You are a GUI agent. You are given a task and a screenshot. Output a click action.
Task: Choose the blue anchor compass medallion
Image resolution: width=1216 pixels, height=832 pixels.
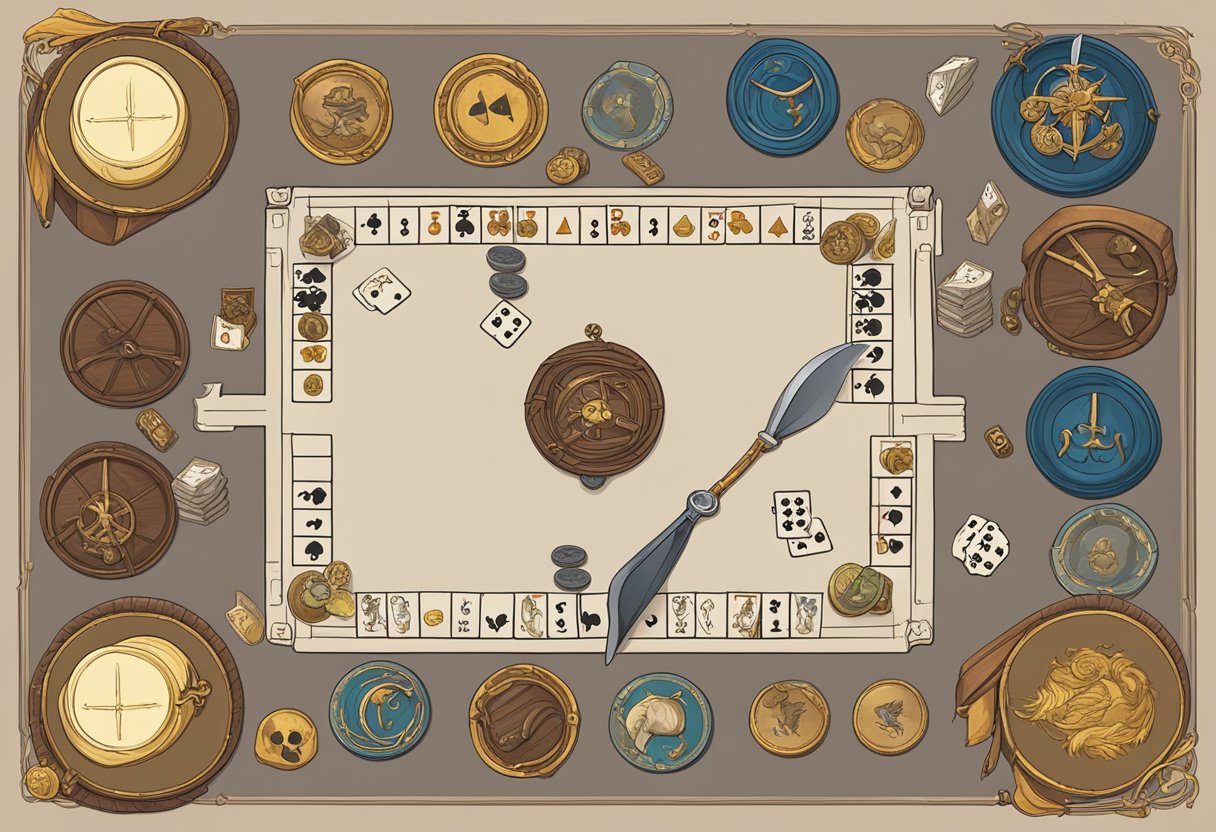pos(1073,114)
